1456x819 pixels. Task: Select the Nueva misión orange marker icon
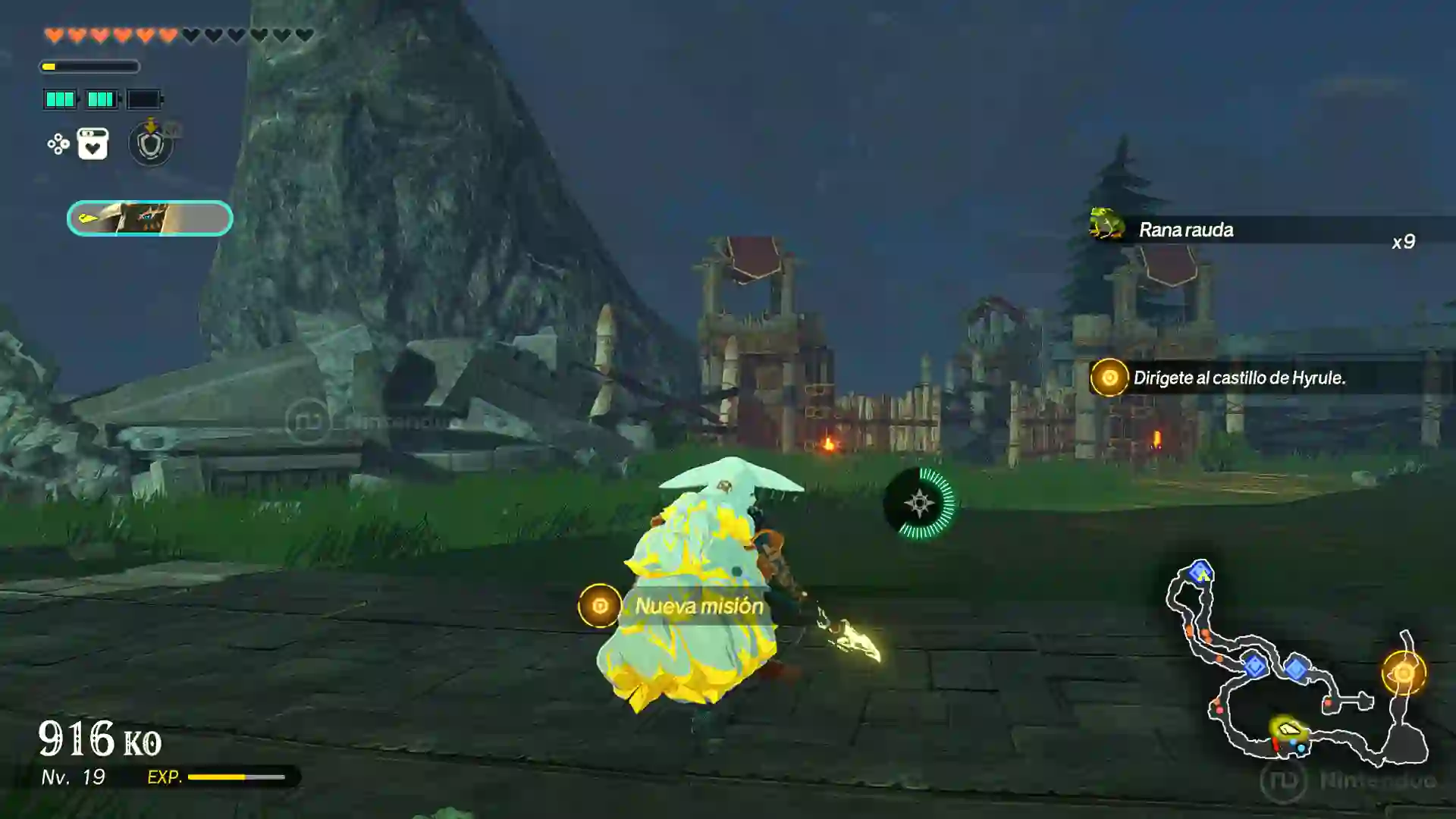pos(599,606)
